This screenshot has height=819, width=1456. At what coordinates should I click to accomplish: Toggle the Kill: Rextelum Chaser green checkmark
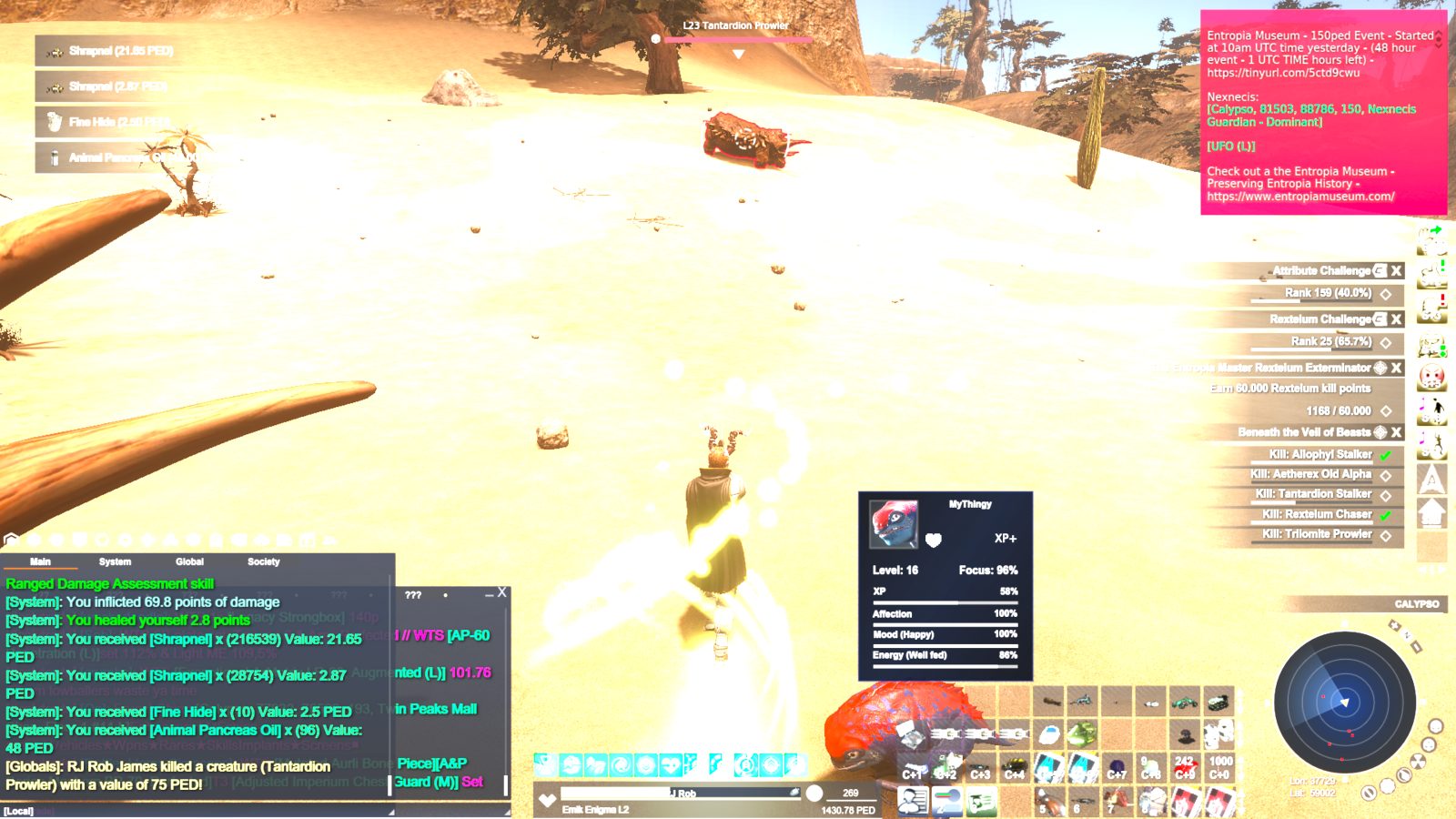1387,513
